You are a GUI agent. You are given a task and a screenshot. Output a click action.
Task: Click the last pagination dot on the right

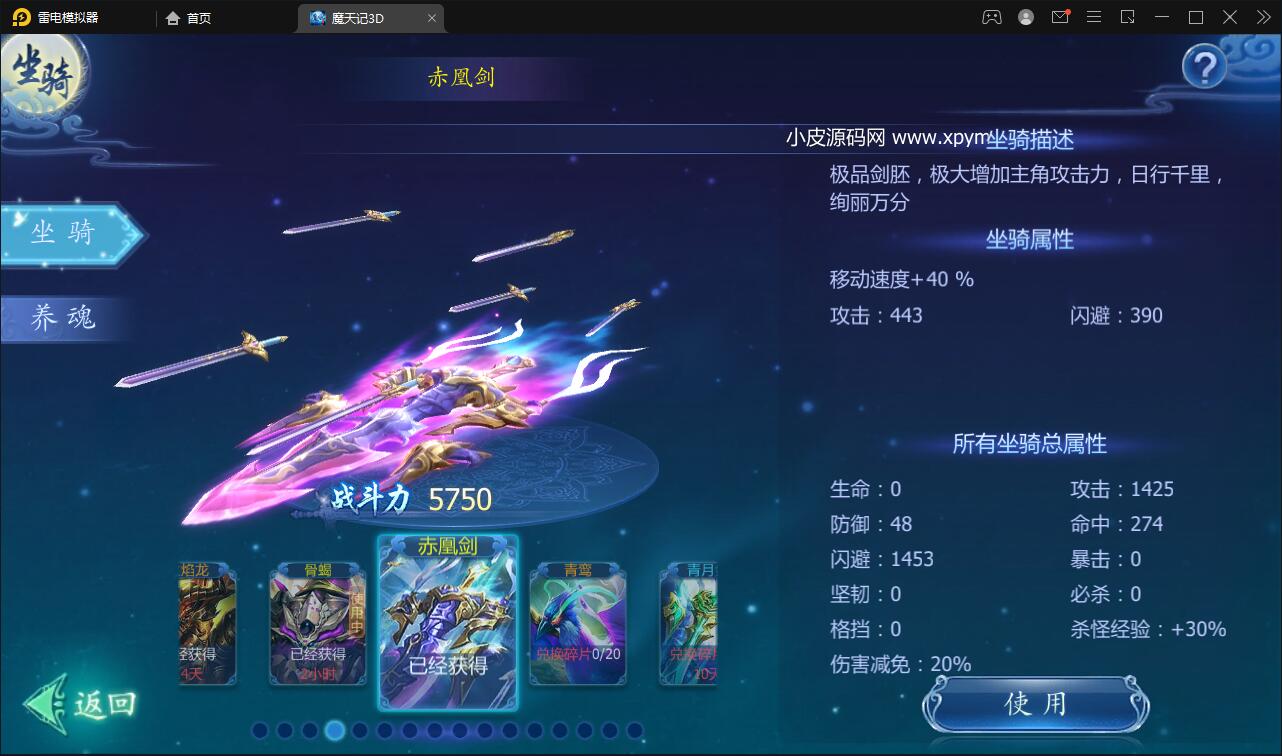coord(637,731)
